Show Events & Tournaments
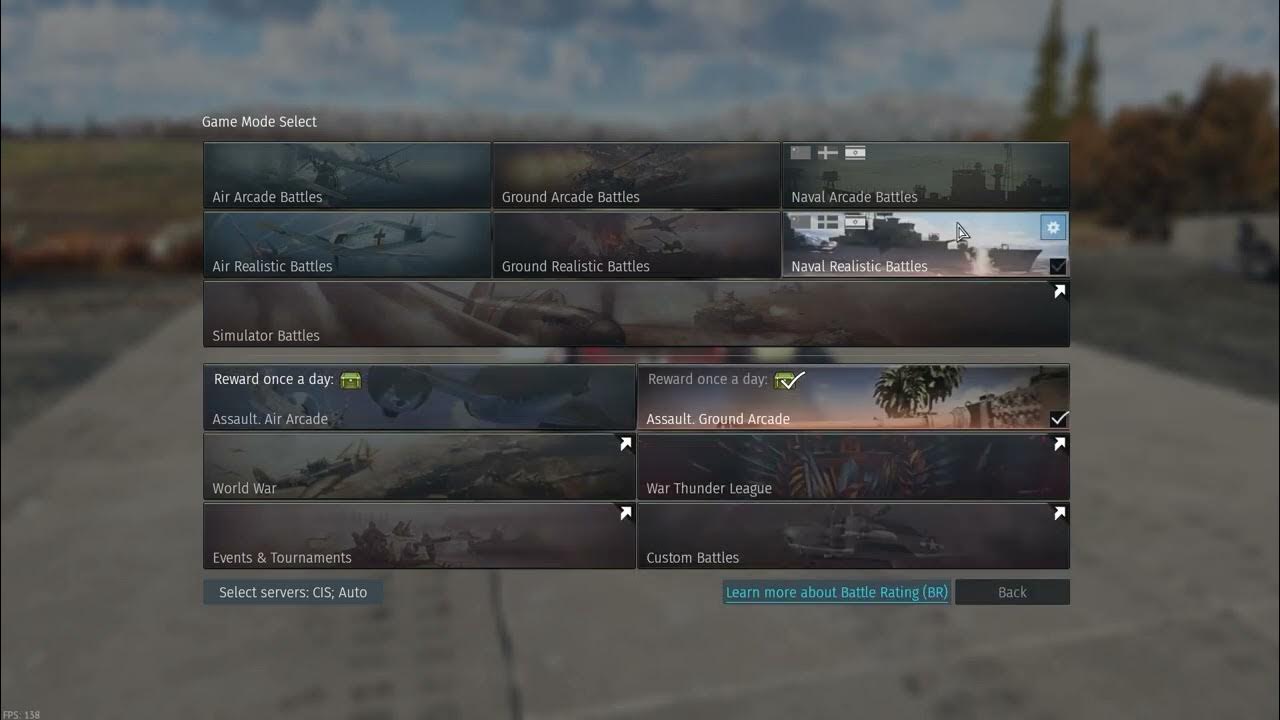 coord(418,536)
